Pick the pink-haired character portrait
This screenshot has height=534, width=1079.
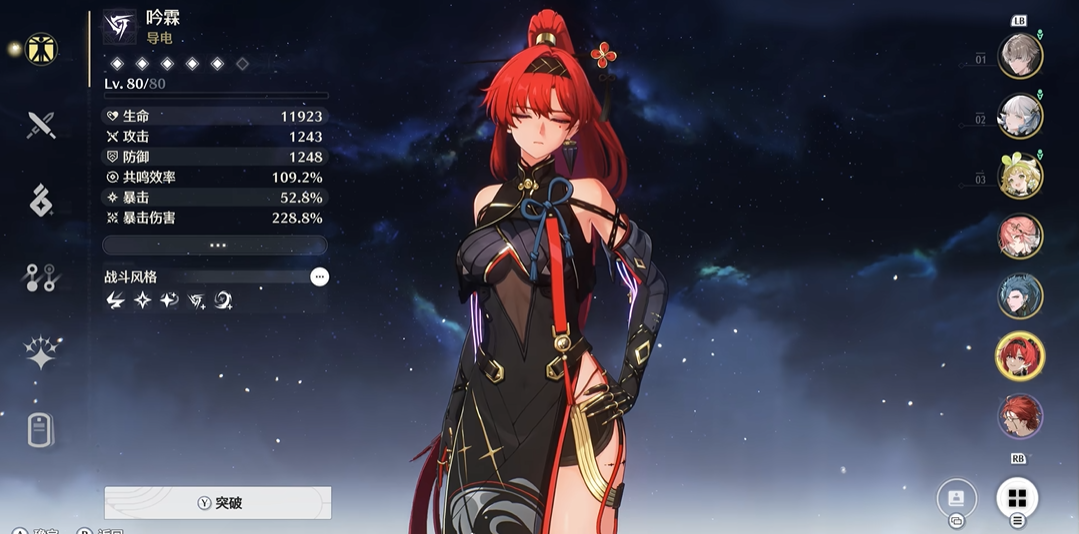[x=1020, y=236]
